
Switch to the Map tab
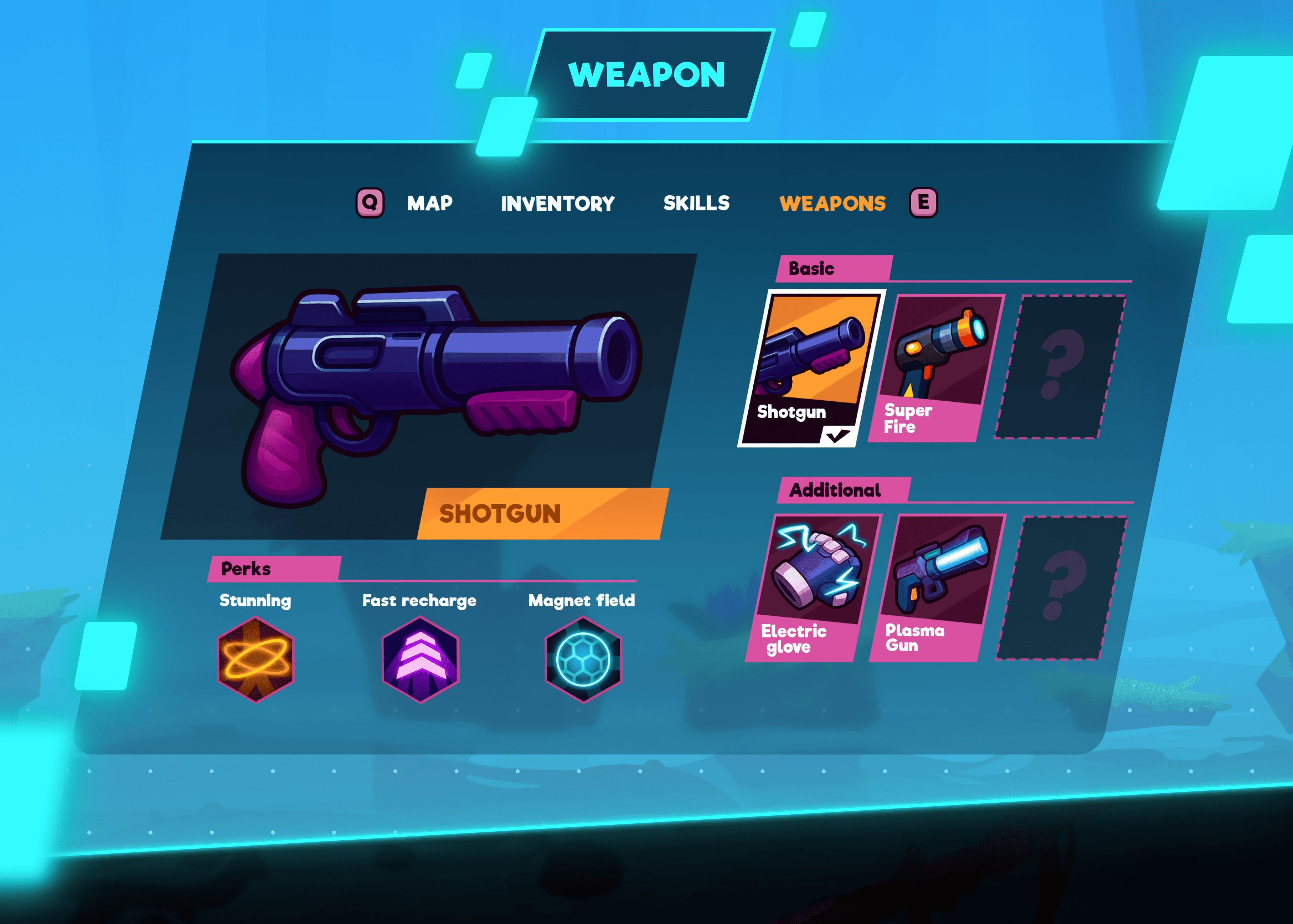pyautogui.click(x=430, y=203)
